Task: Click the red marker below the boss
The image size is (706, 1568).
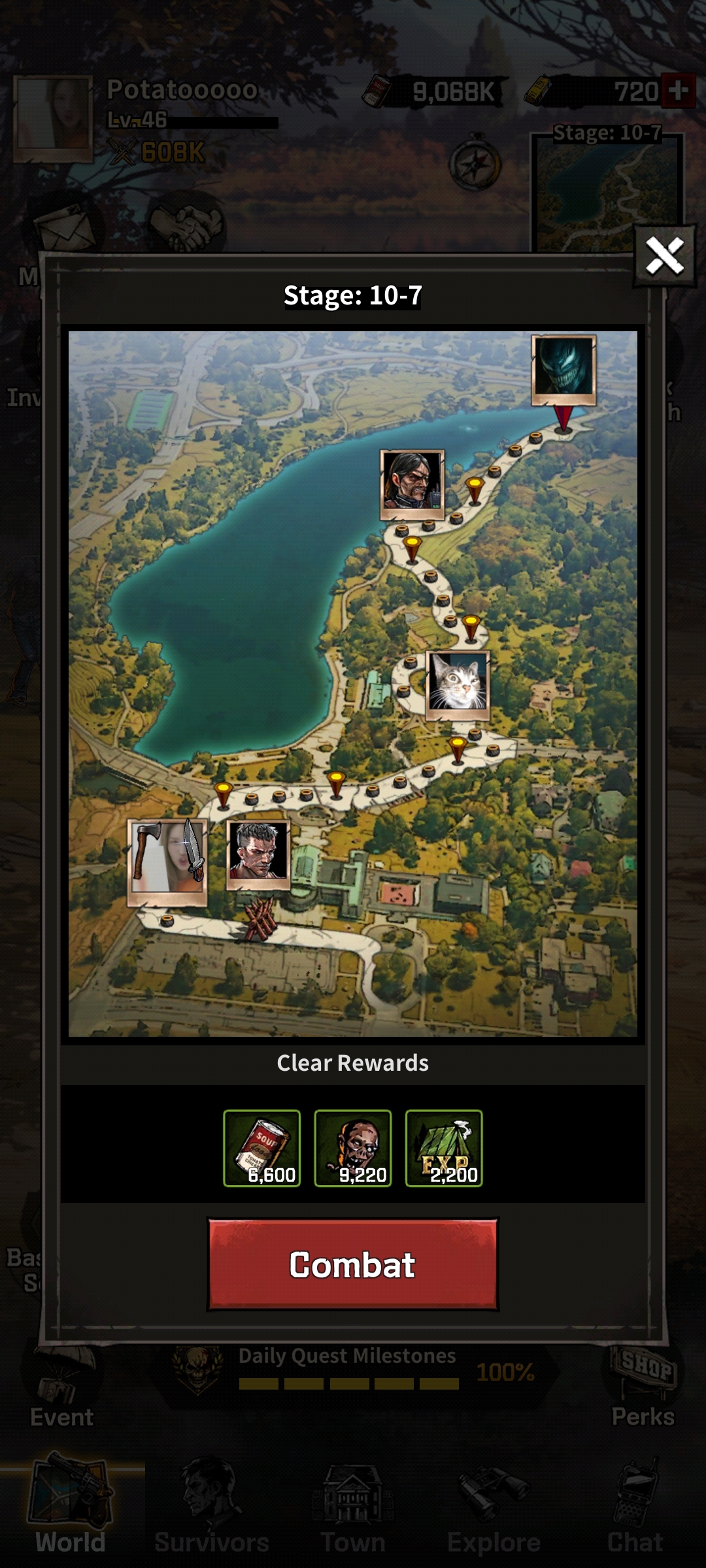Action: (x=563, y=418)
